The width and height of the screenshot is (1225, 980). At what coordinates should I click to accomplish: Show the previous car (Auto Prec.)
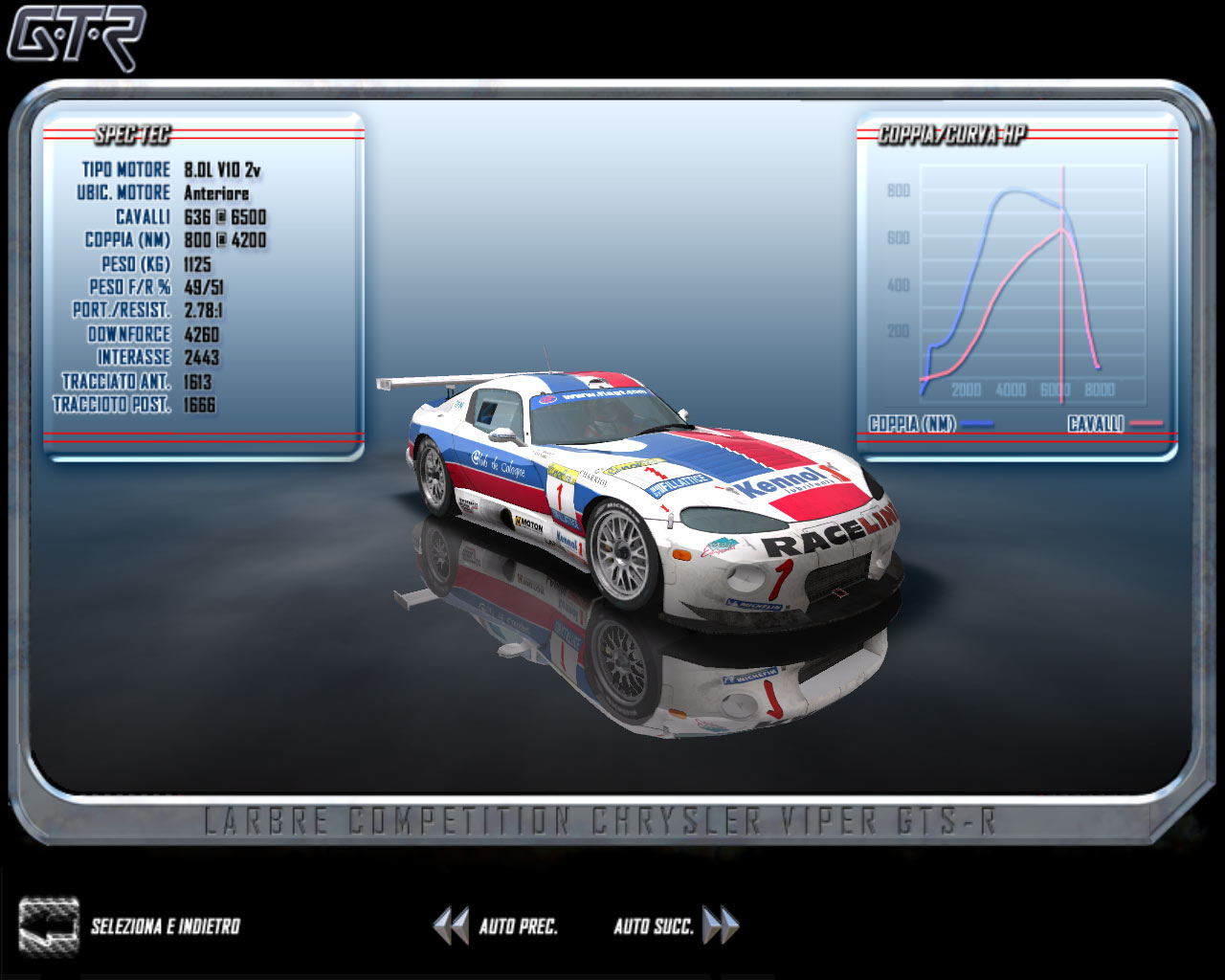click(x=450, y=925)
